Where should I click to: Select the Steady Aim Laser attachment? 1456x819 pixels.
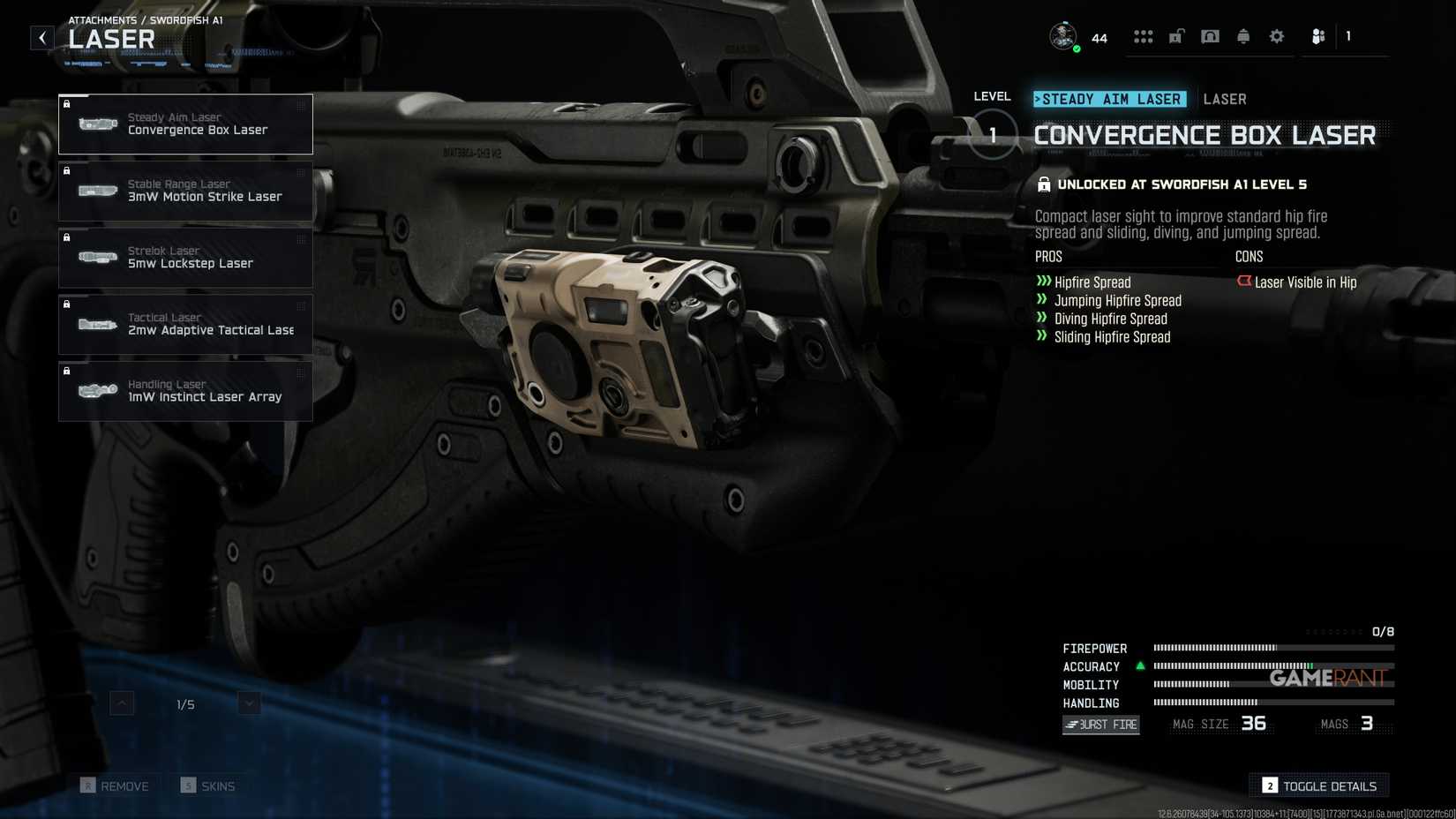pyautogui.click(x=185, y=124)
